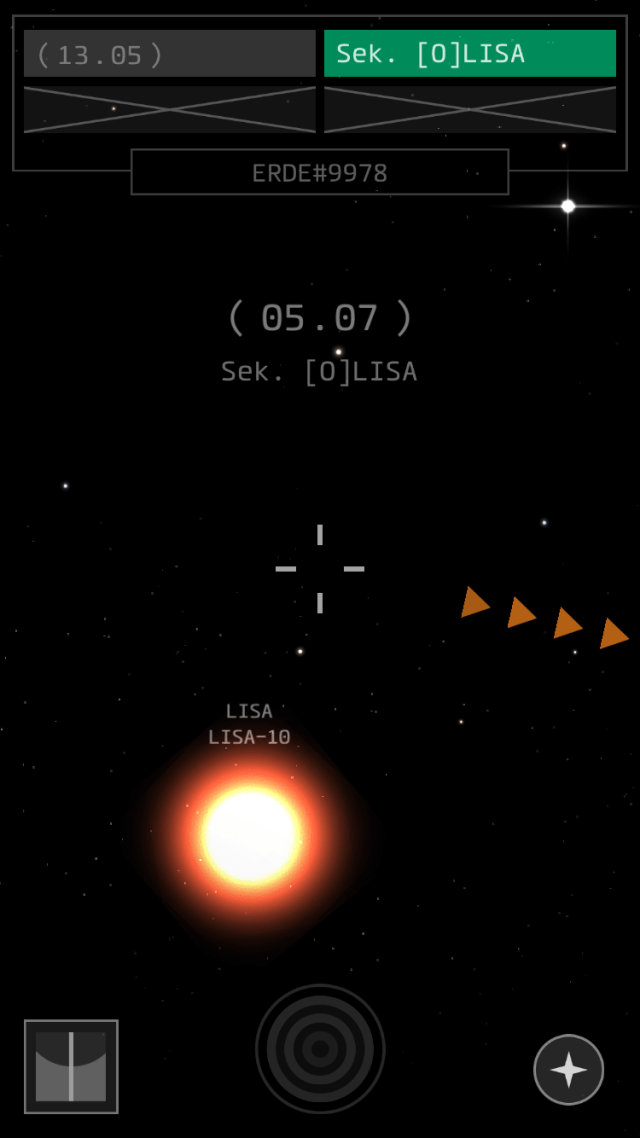Activate the concentric circles scan button
The height and width of the screenshot is (1138, 640).
point(320,1049)
